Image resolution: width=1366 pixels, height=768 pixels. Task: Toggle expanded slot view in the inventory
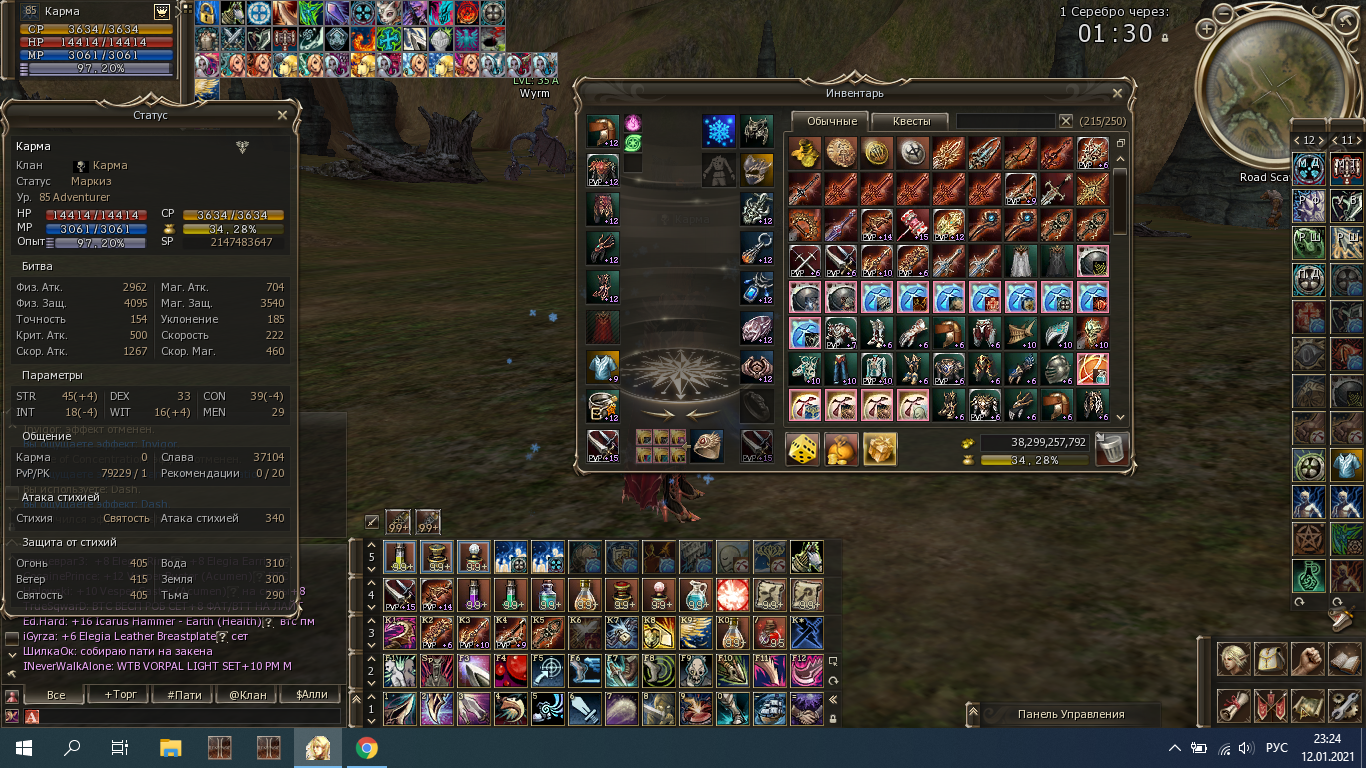pyautogui.click(x=1119, y=143)
